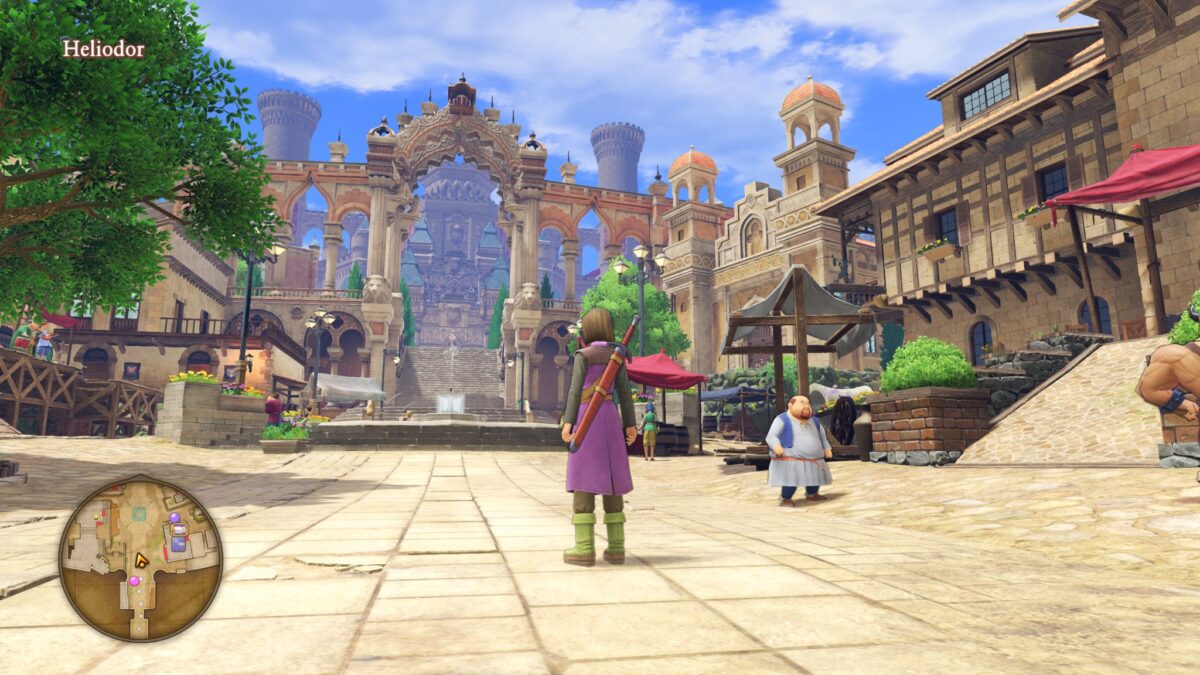The image size is (1200, 675).
Task: Choose the blue building icon on the minimap
Action: 178,544
